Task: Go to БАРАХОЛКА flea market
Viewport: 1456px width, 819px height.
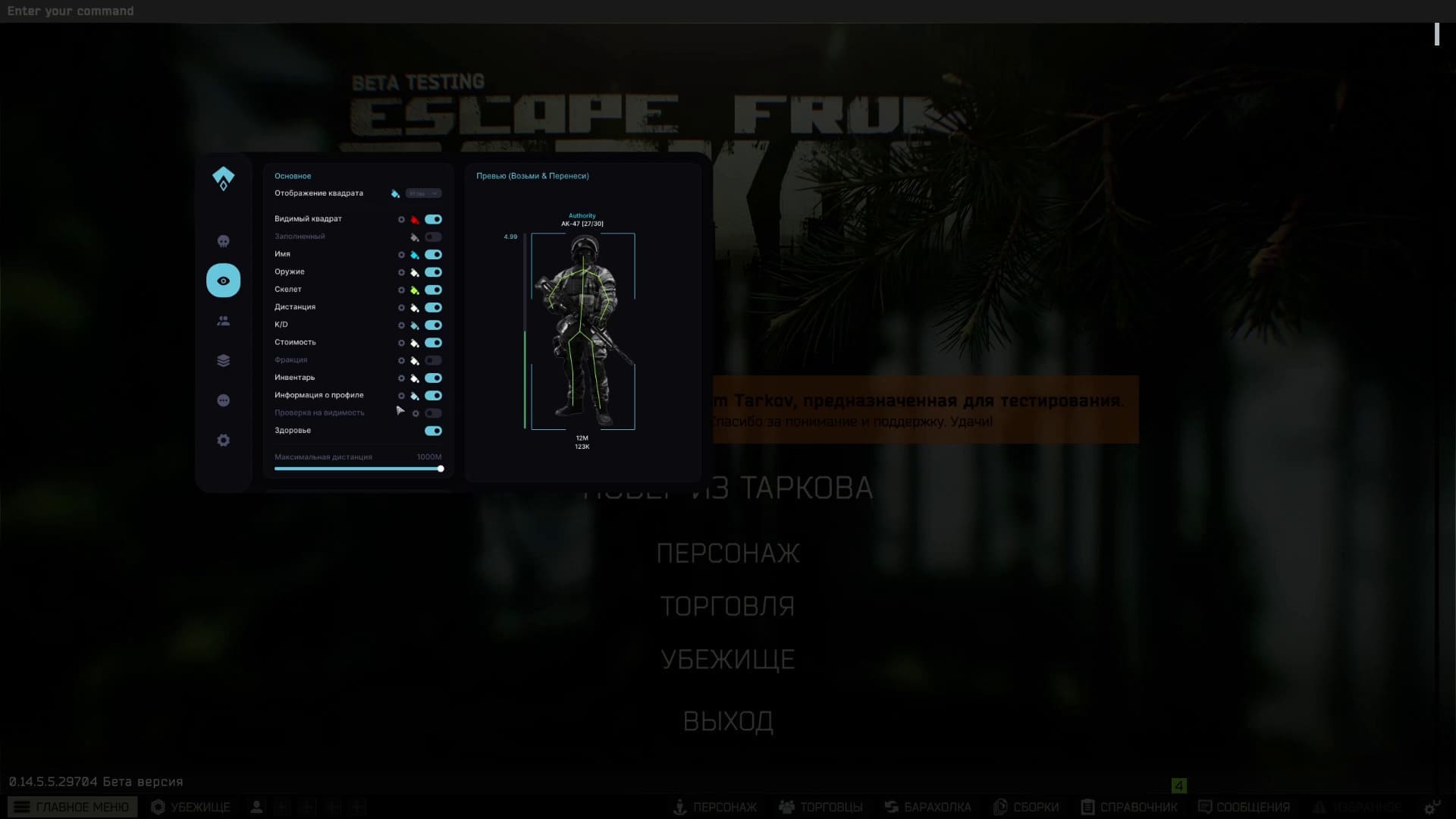Action: tap(928, 807)
